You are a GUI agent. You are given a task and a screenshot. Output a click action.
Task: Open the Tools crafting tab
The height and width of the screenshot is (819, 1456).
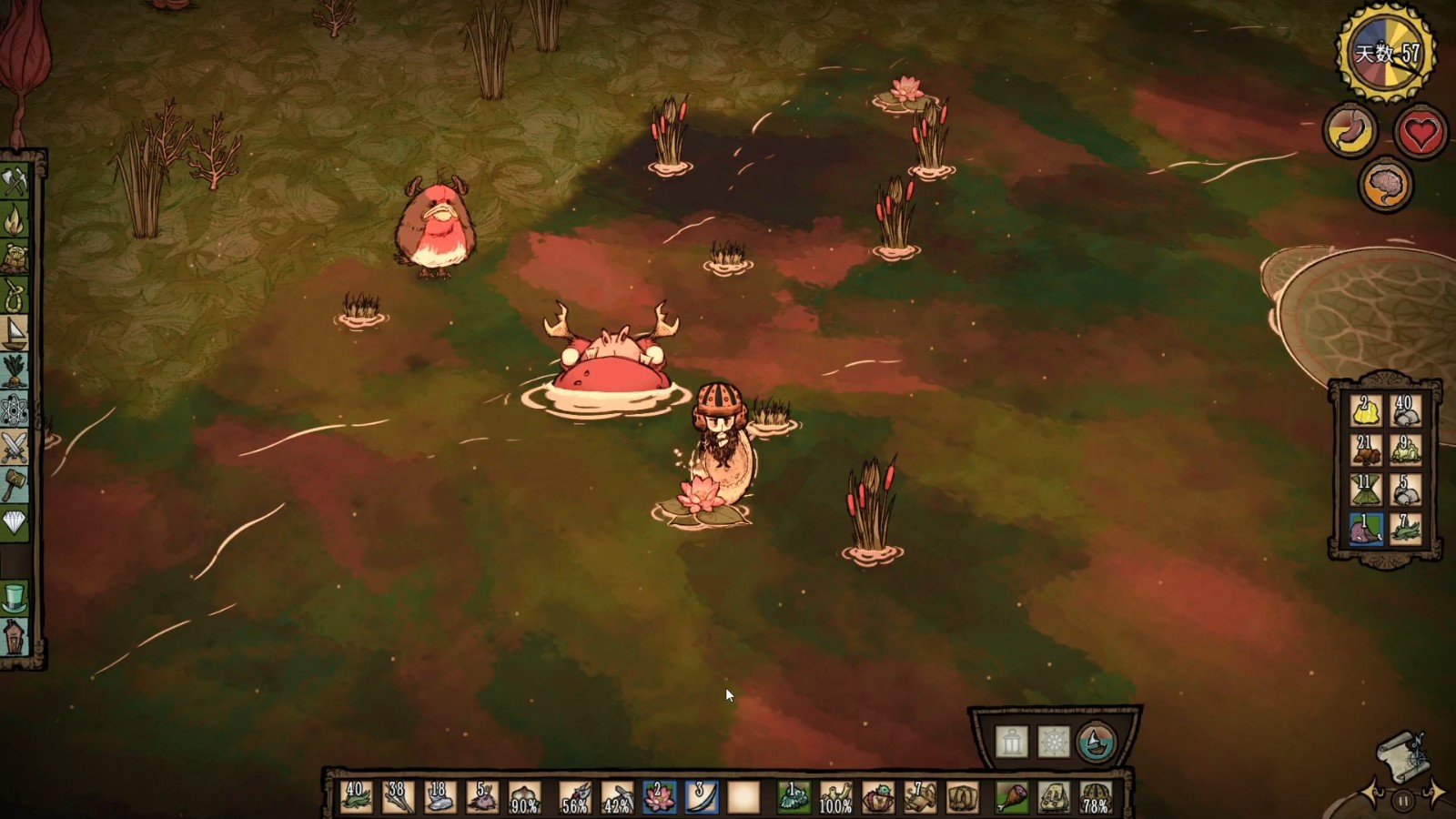click(15, 181)
